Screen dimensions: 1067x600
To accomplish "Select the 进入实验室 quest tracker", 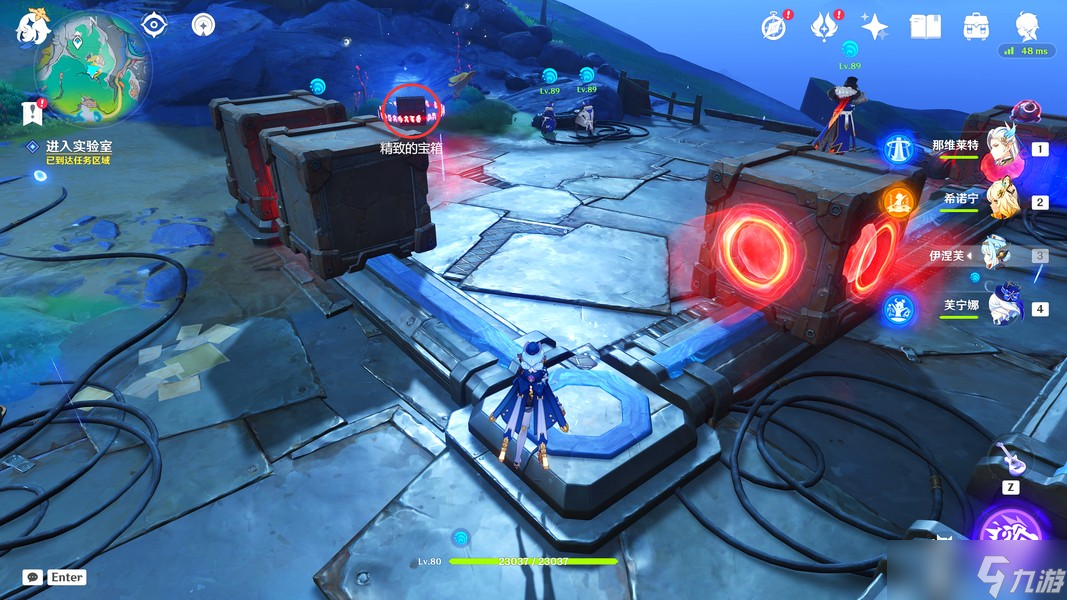I will coord(79,146).
